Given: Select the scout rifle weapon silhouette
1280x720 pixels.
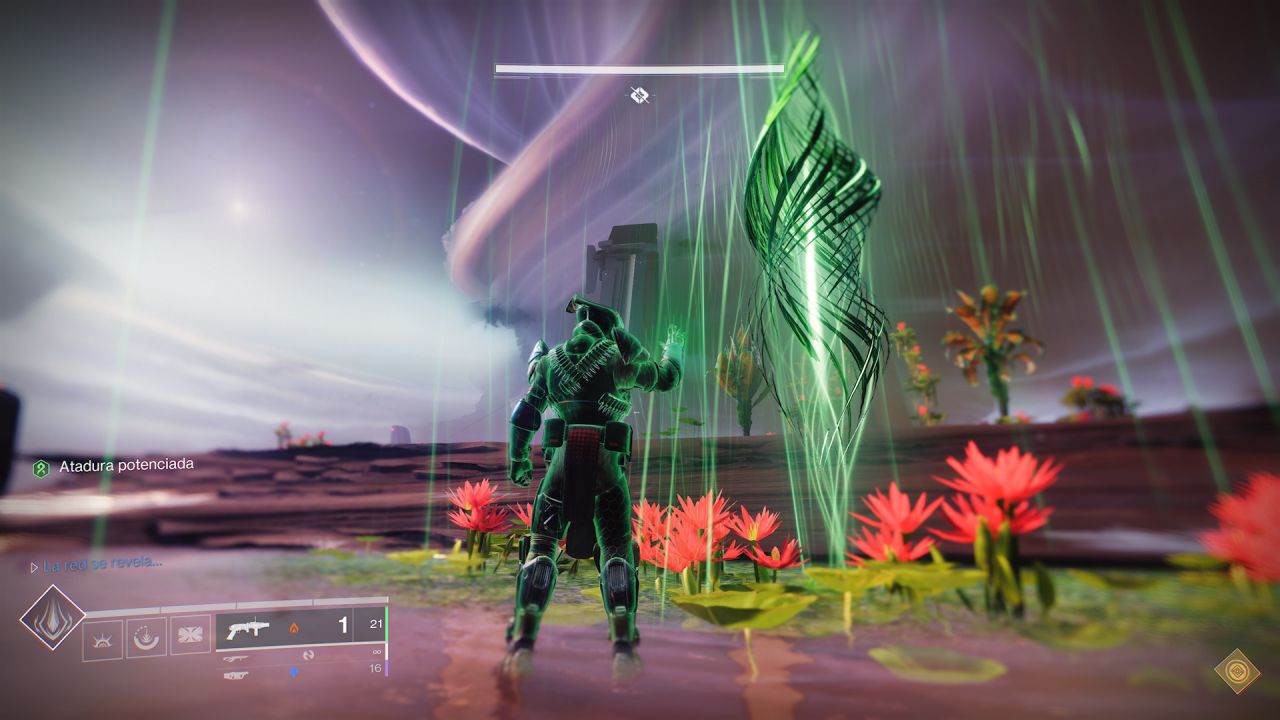Looking at the screenshot, I should coord(236,658).
